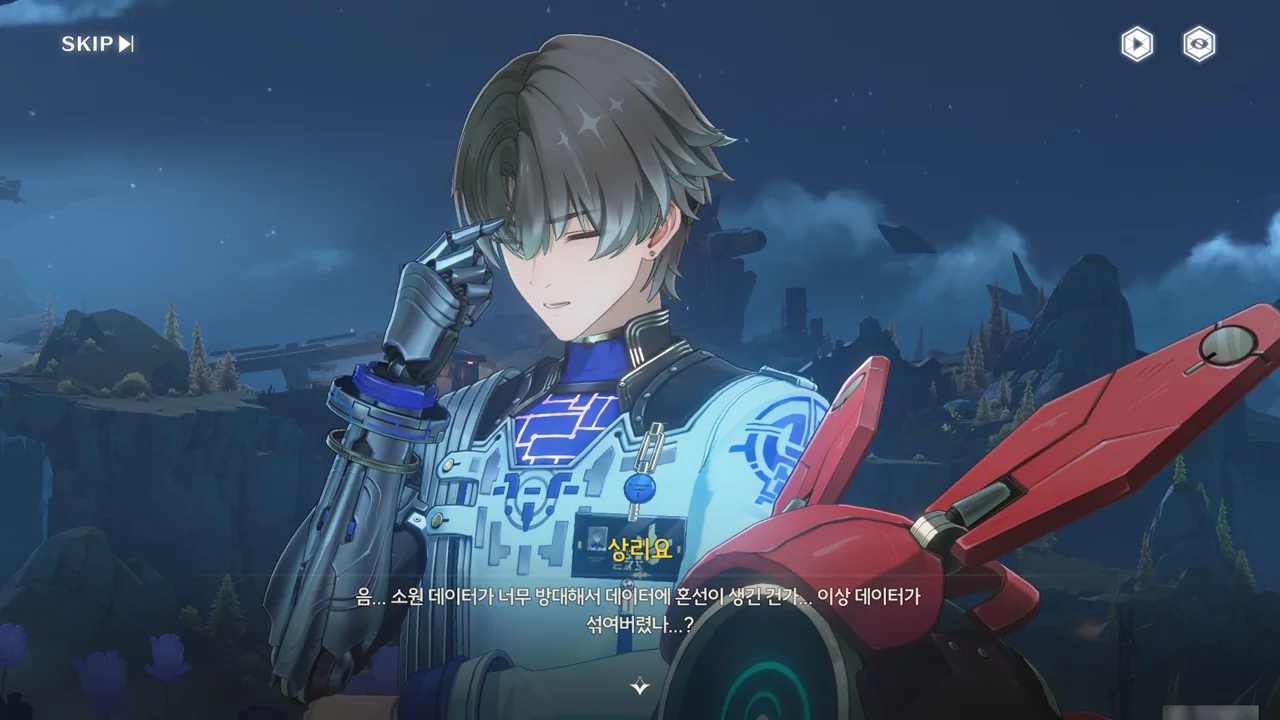Hide the dialogue interface with eye icon
The height and width of the screenshot is (720, 1280).
(1199, 44)
